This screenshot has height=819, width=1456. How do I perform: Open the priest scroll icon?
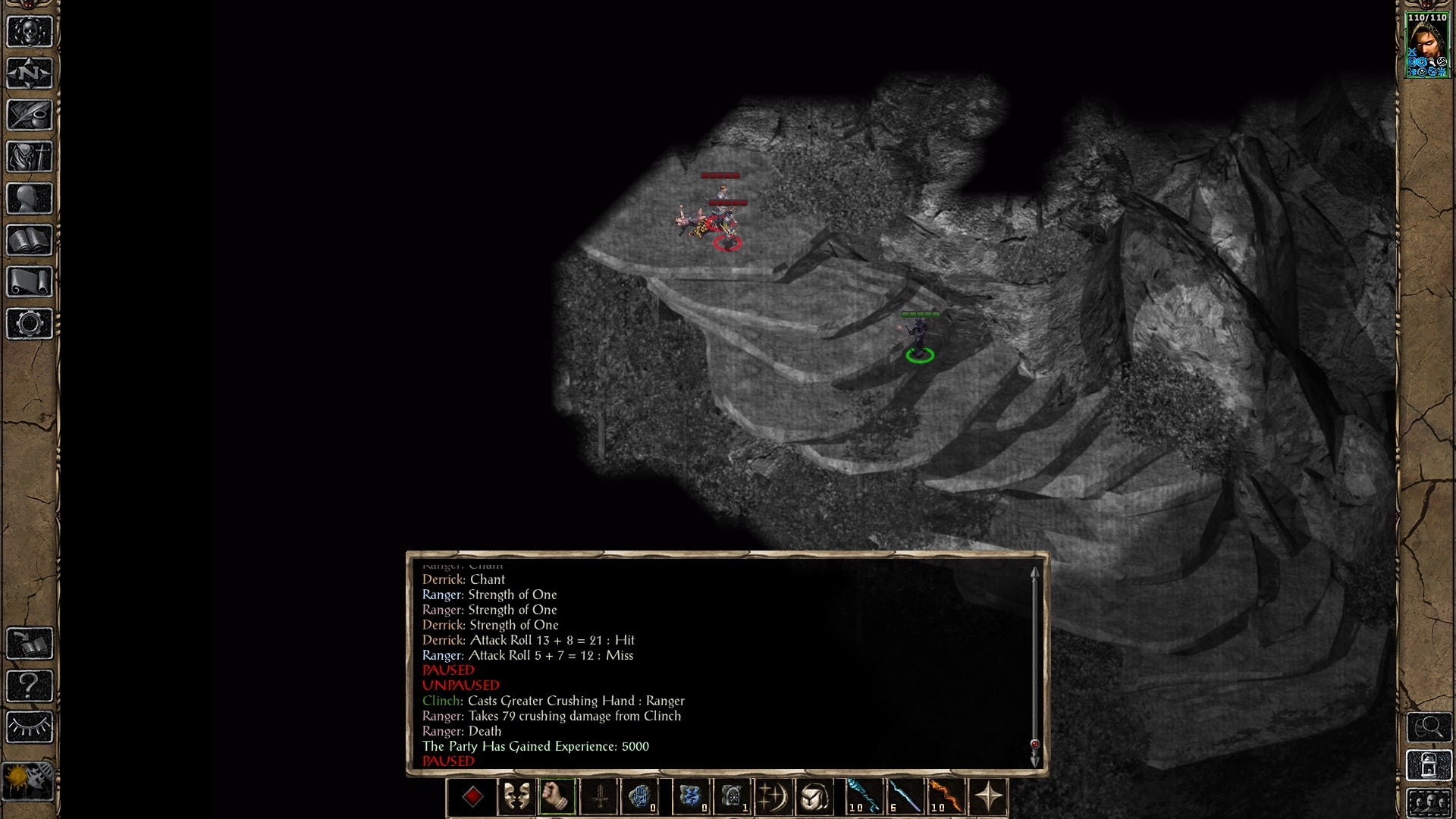point(30,282)
